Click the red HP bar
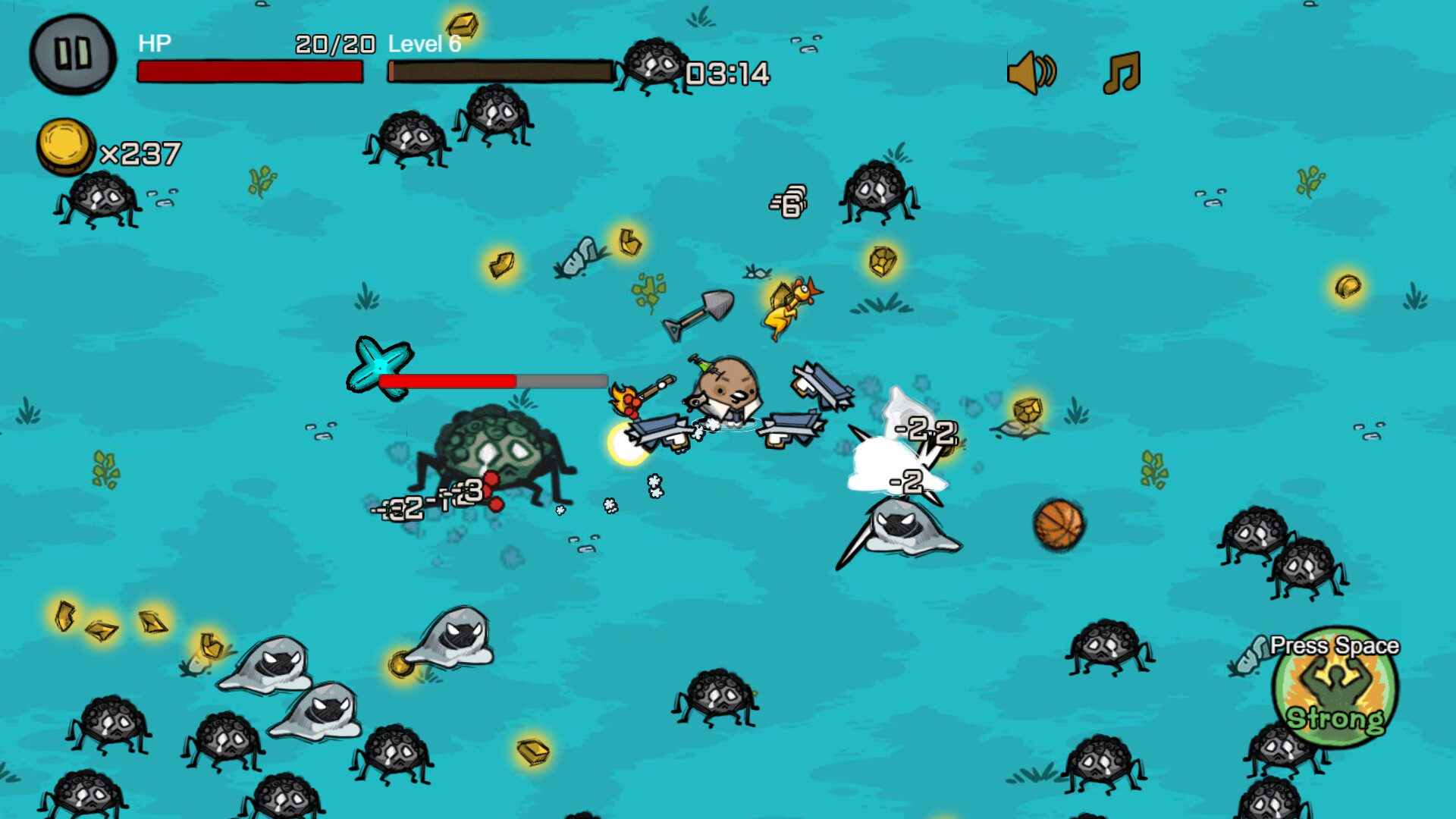 point(250,73)
